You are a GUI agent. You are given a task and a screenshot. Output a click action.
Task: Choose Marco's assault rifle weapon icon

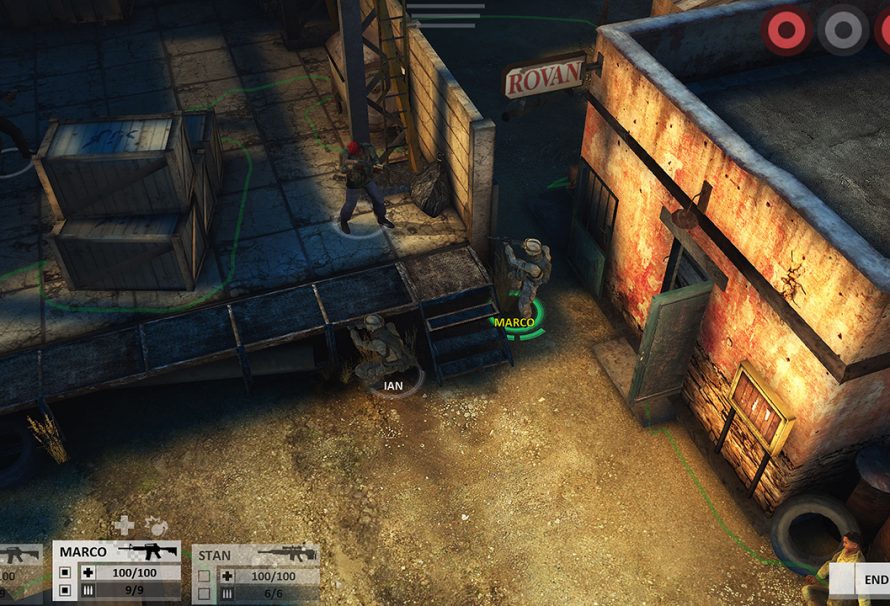click(147, 551)
